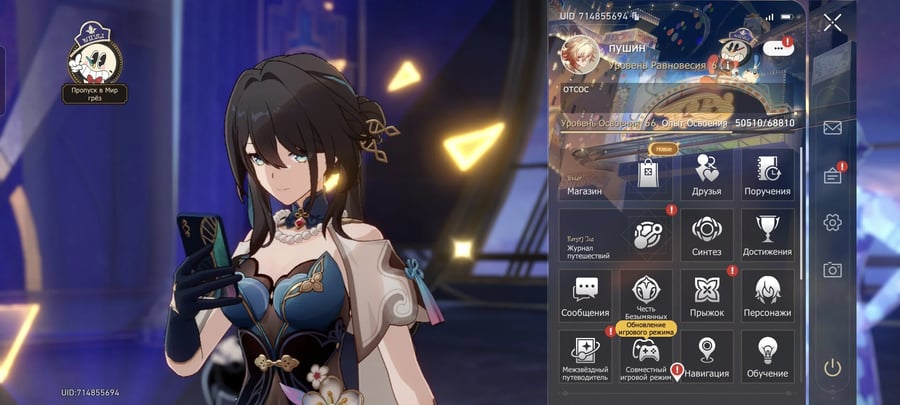Image resolution: width=900 pixels, height=405 pixels.
Task: Open the Синтез synthesis menu
Action: 706,236
